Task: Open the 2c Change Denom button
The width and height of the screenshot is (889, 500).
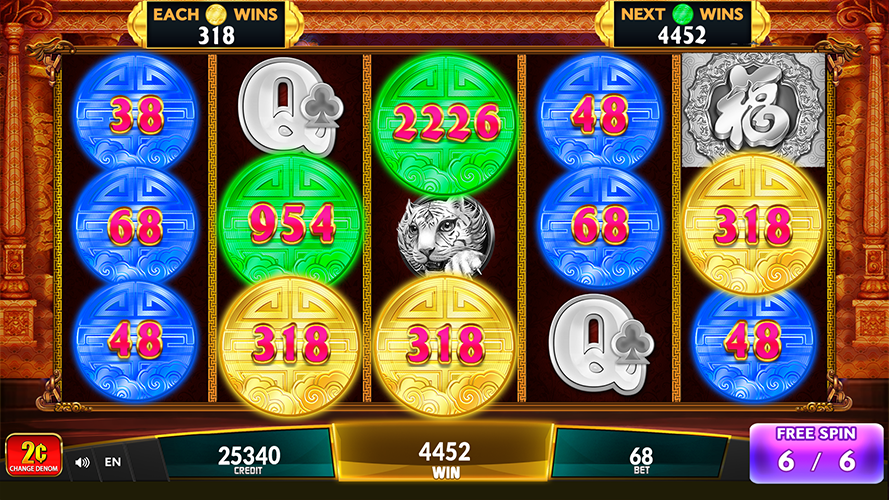Action: tap(34, 454)
